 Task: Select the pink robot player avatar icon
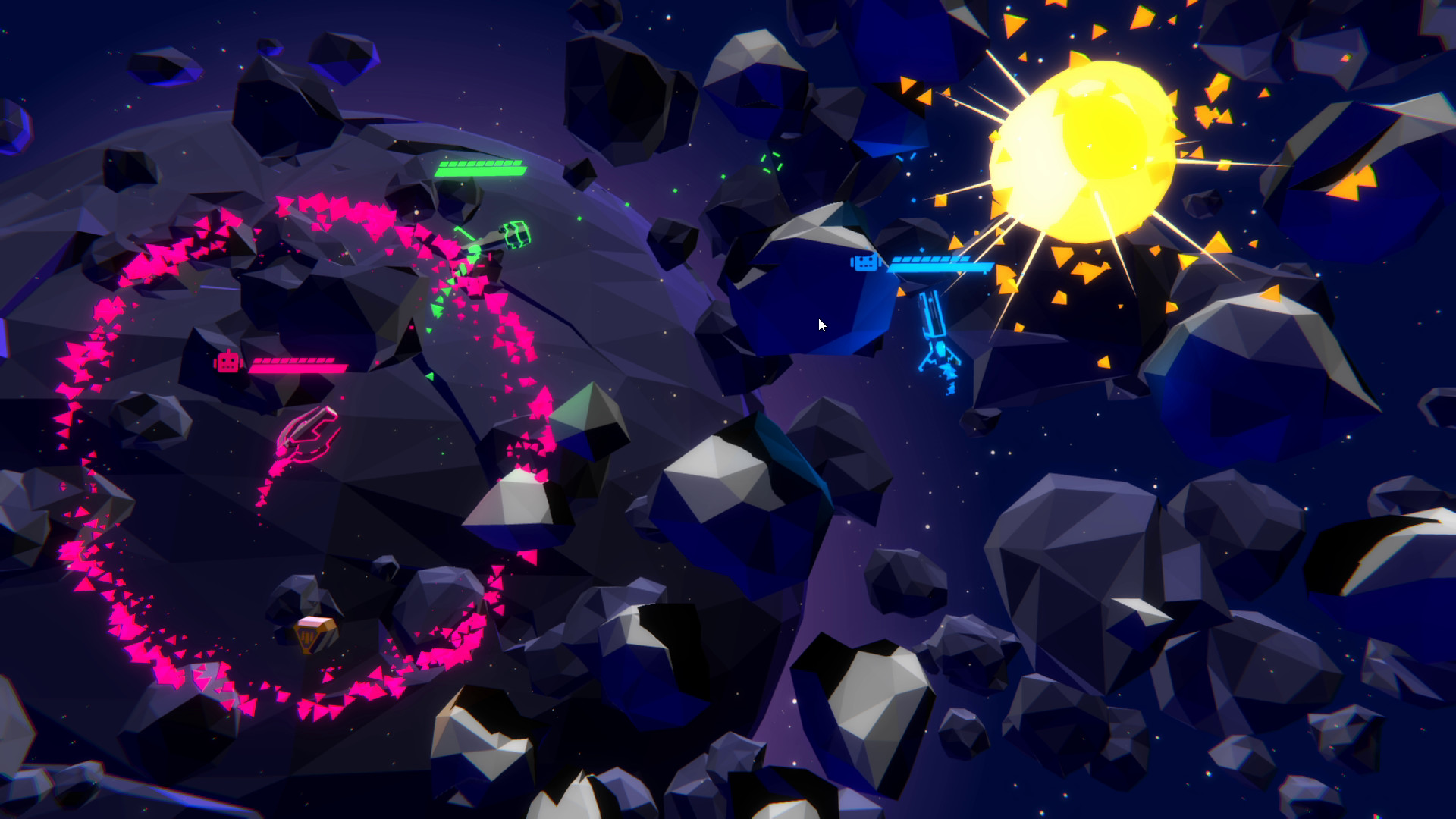pyautogui.click(x=227, y=362)
